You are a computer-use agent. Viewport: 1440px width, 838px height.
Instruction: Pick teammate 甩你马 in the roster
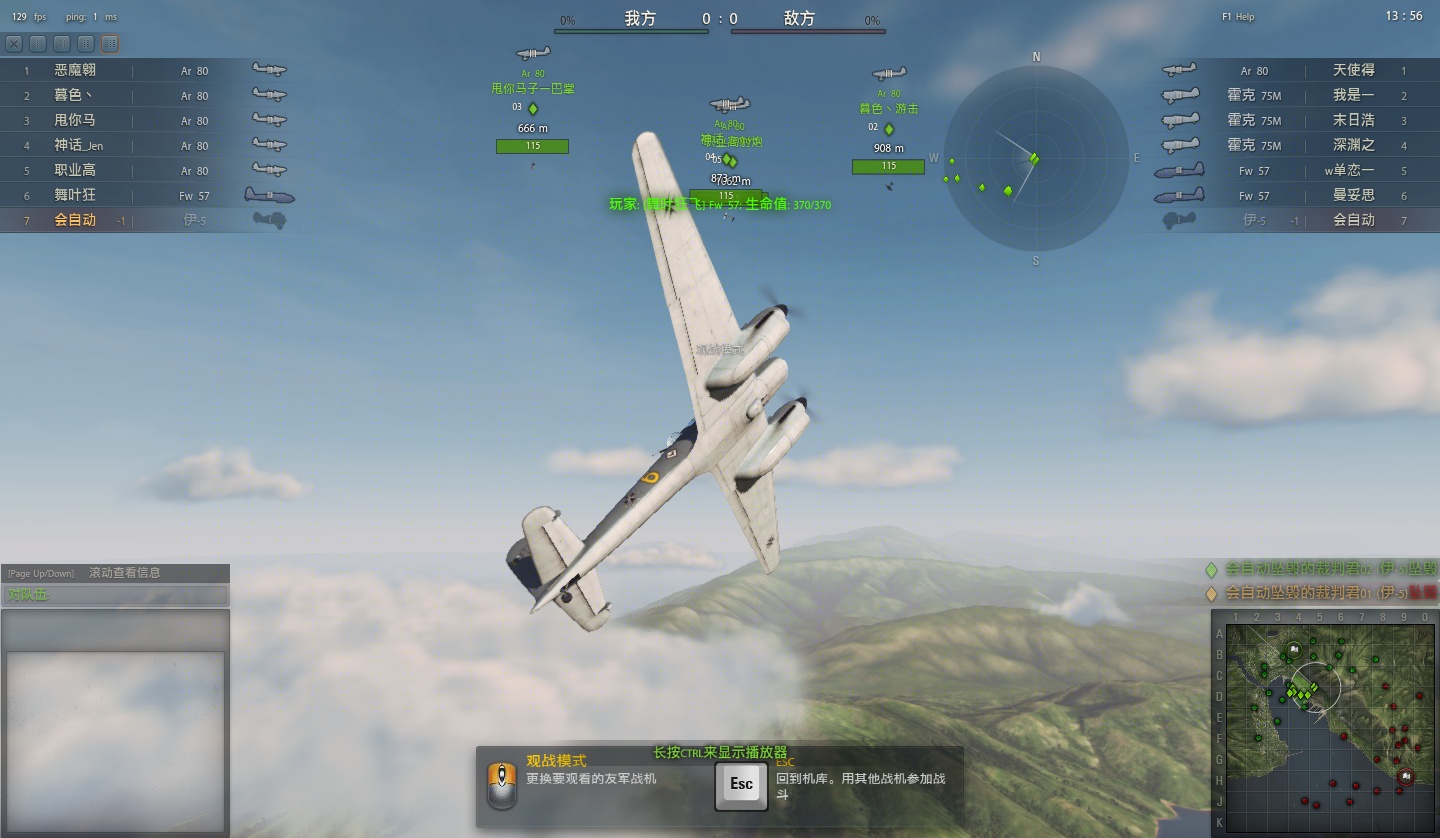click(75, 121)
